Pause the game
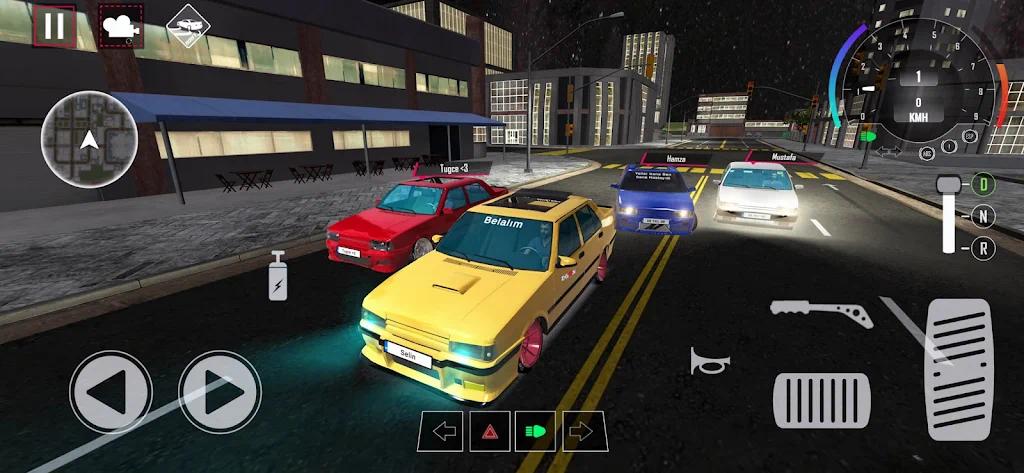This screenshot has width=1024, height=473. (x=54, y=26)
